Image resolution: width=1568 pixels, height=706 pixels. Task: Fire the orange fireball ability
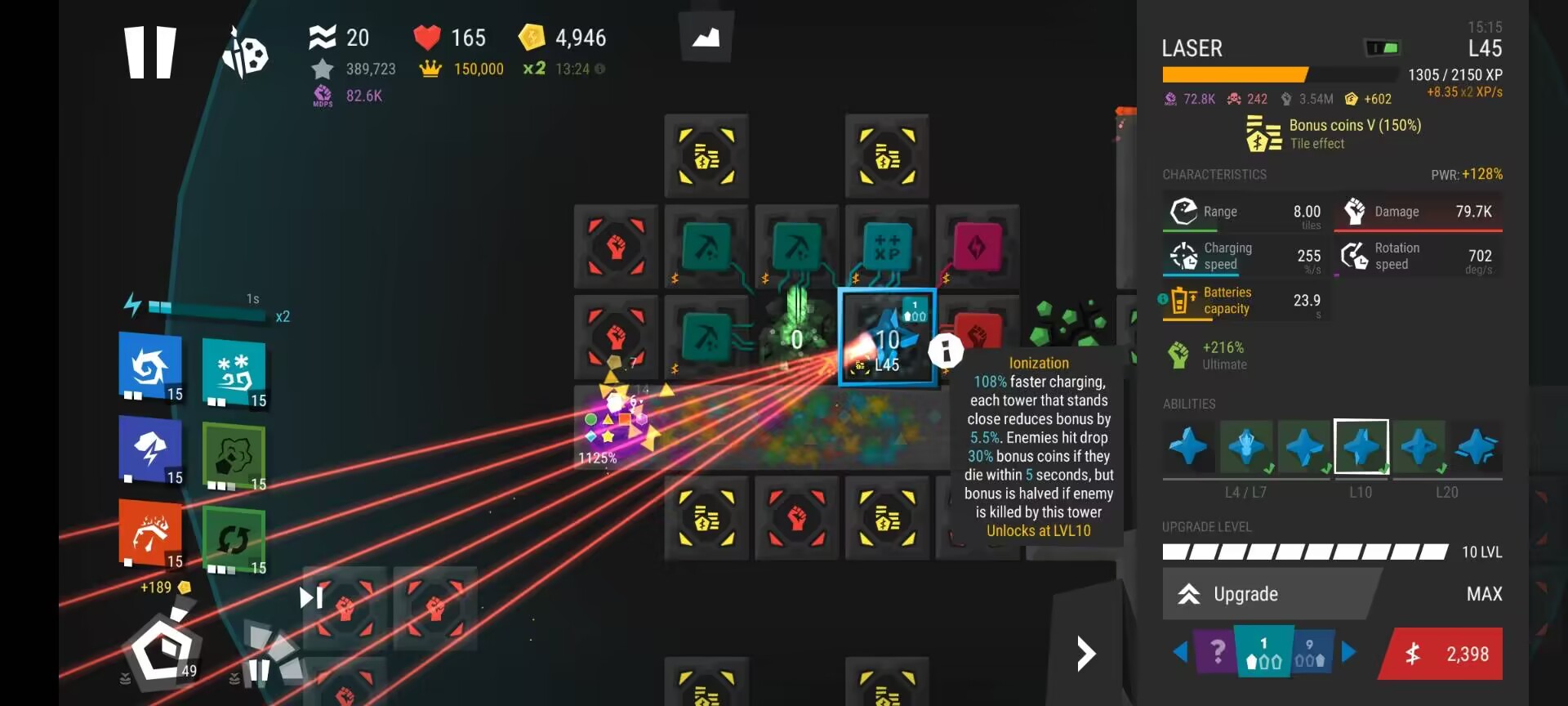point(150,533)
